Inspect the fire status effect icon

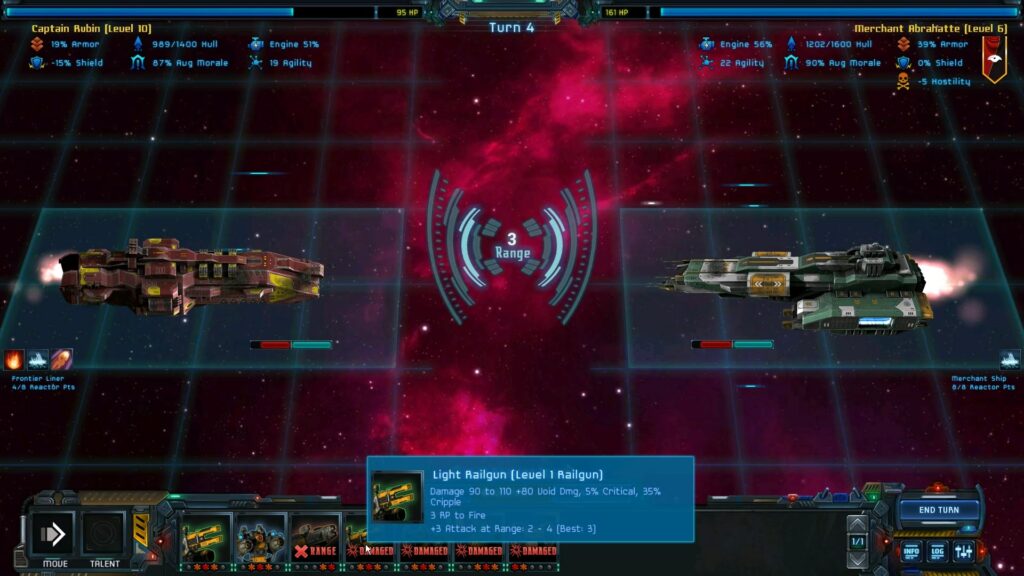tap(15, 360)
